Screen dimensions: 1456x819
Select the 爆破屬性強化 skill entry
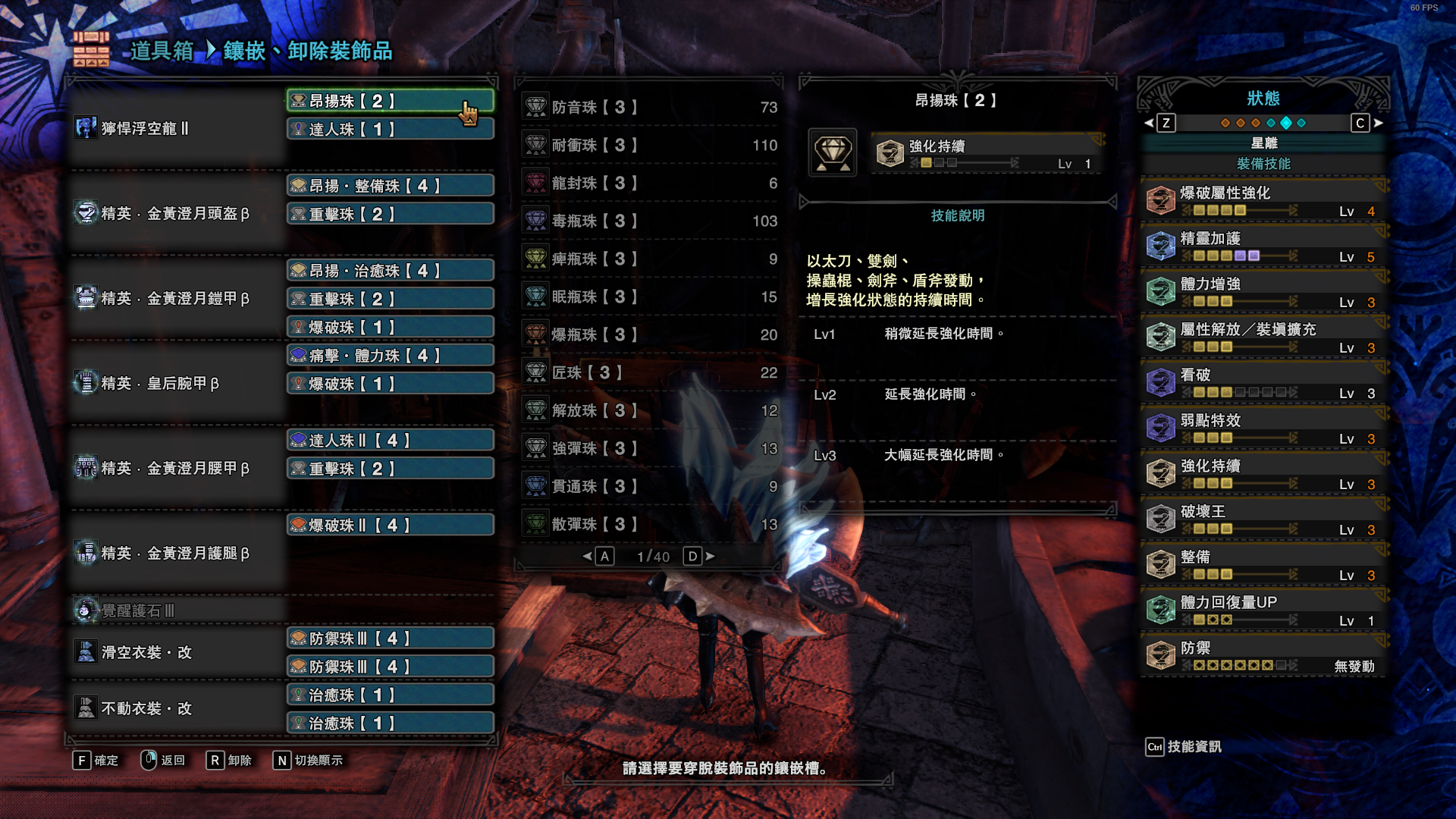1263,200
